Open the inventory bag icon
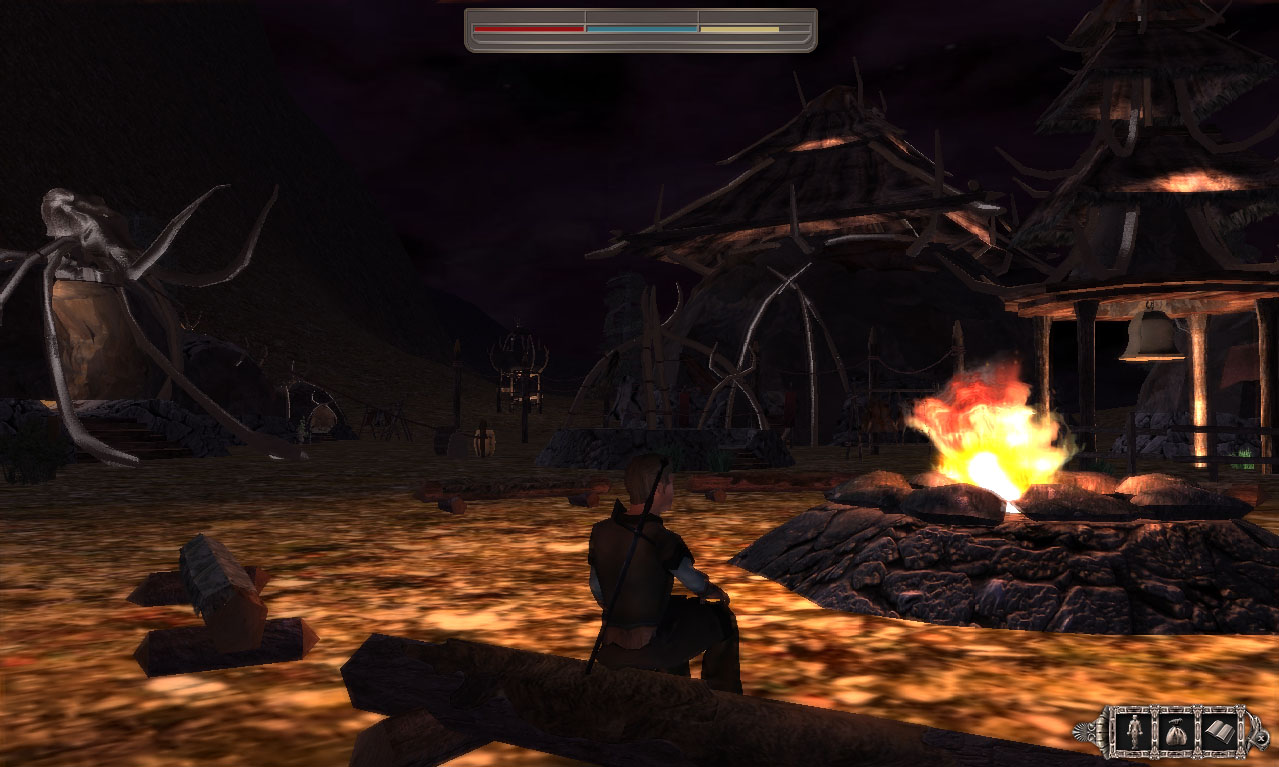 (1174, 729)
